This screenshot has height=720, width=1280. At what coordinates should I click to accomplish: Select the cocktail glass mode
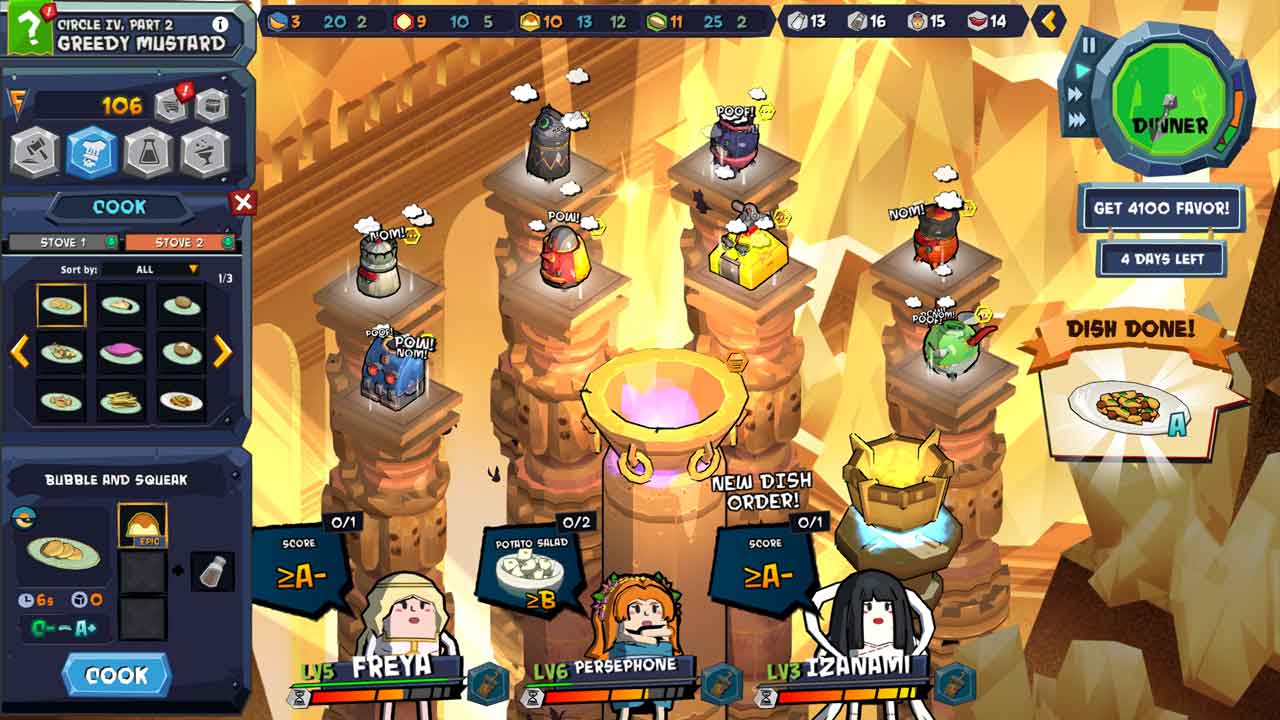coord(206,154)
